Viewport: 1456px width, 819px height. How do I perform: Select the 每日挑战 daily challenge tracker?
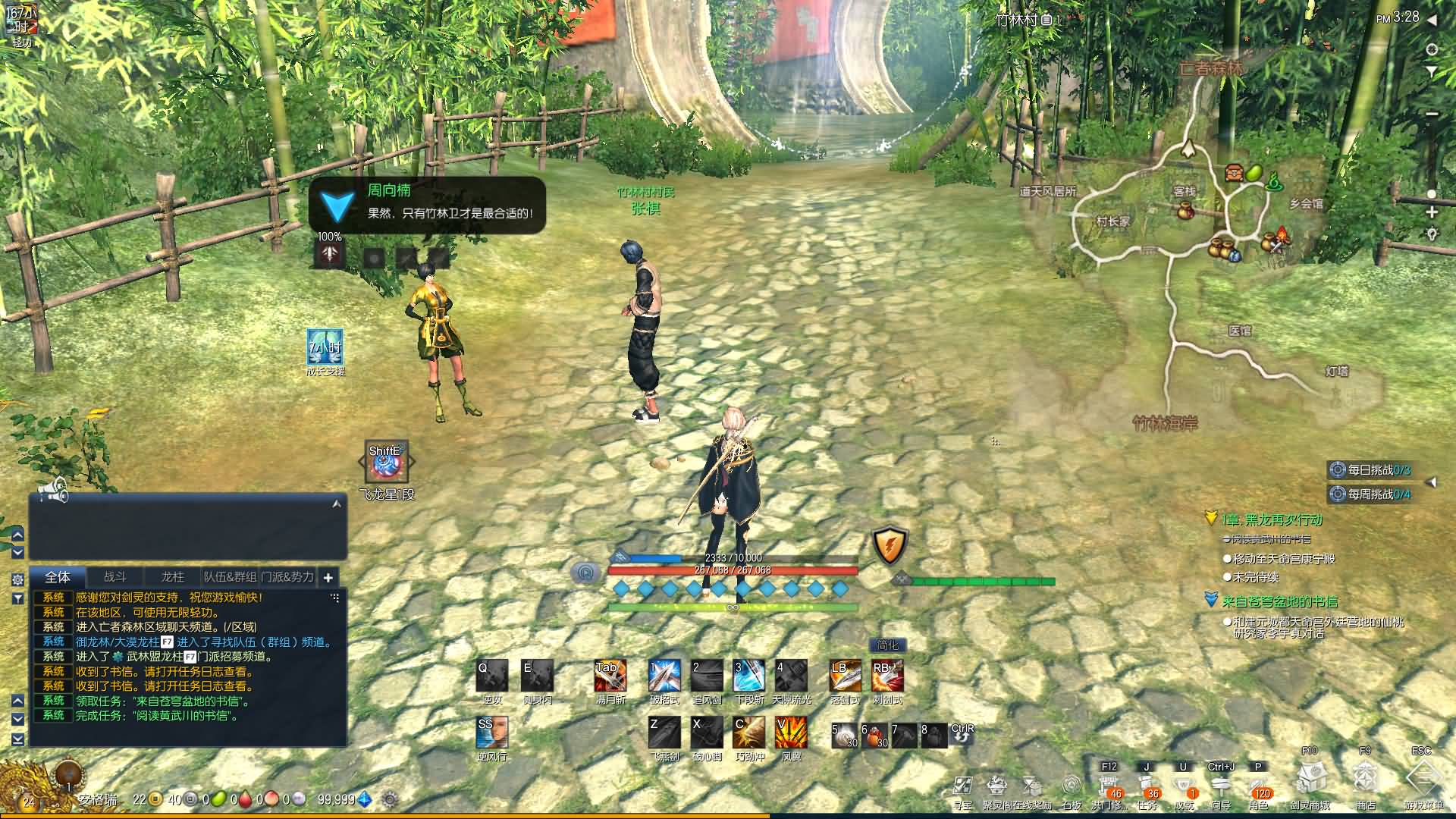(x=1371, y=470)
